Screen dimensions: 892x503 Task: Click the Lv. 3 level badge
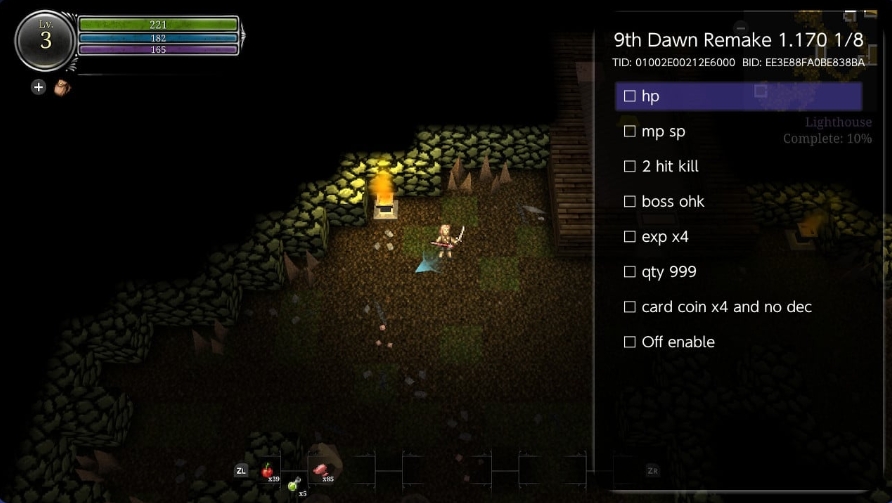tap(45, 40)
